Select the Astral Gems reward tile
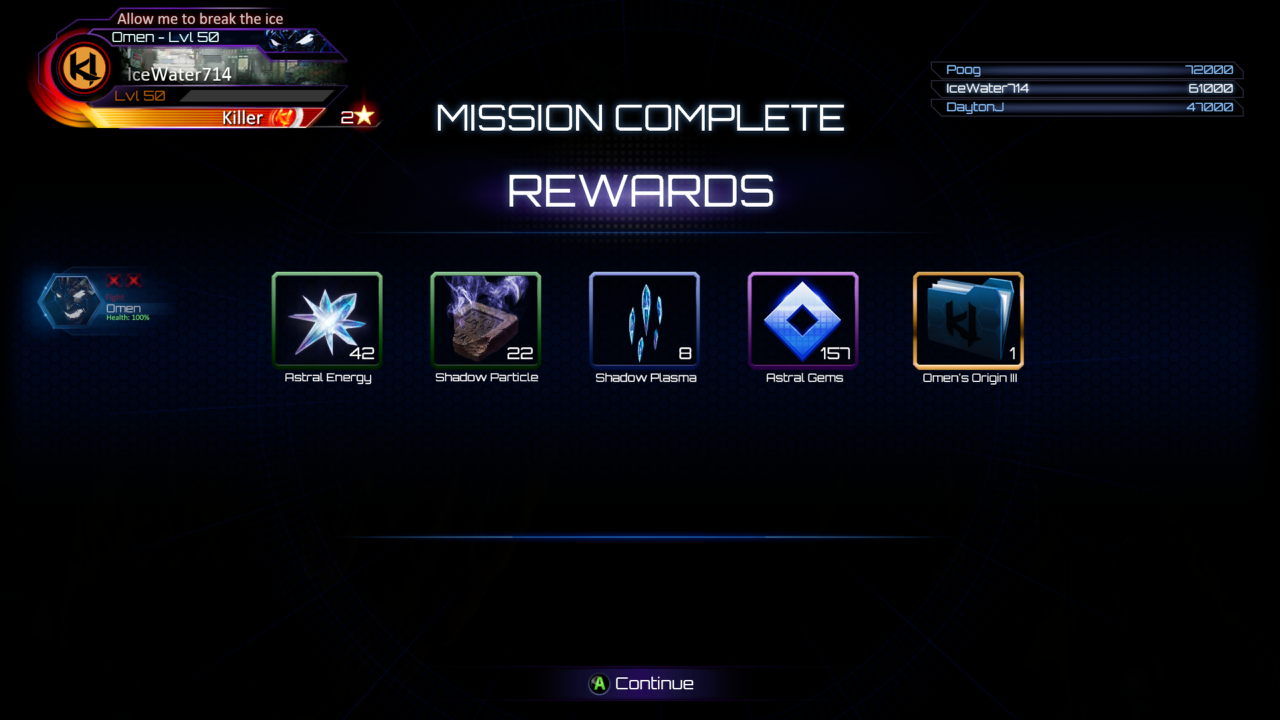 (803, 320)
